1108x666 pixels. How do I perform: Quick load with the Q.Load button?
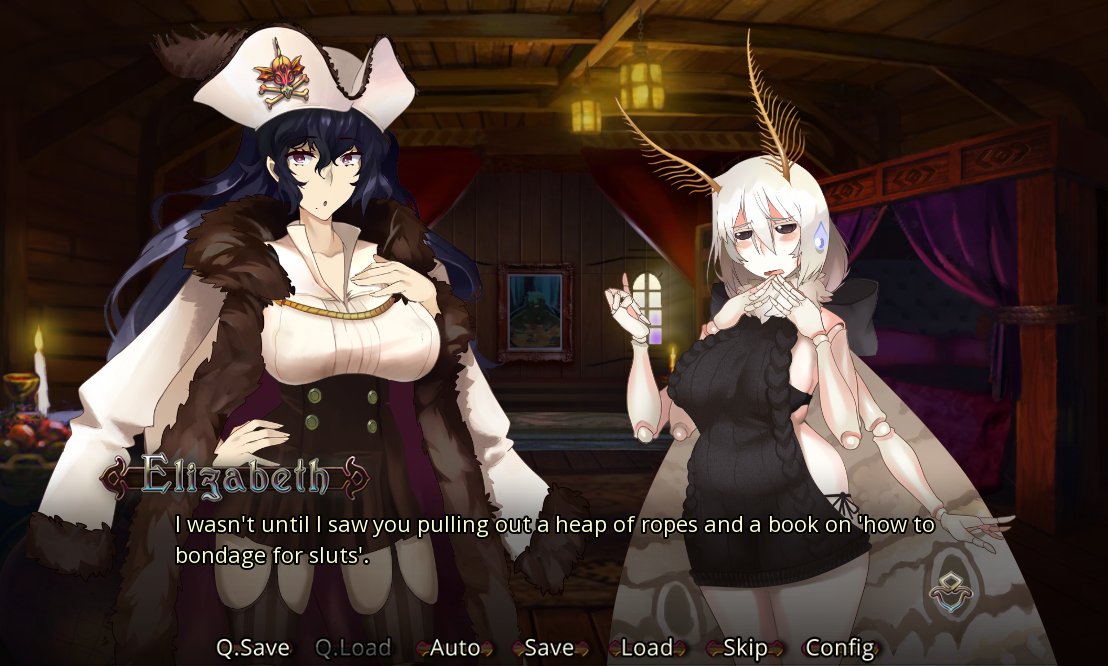353,648
